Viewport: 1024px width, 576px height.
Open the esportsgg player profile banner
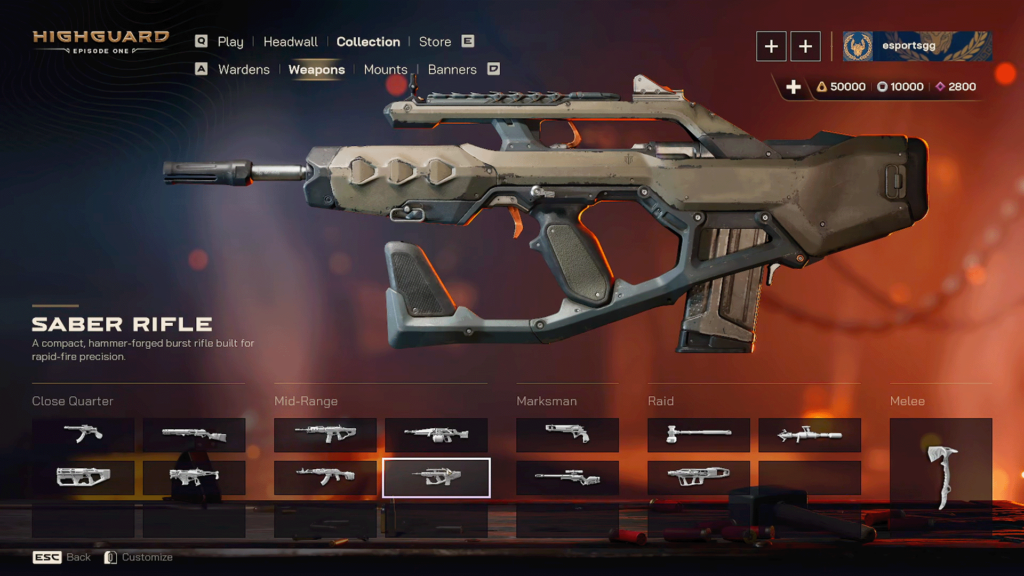click(916, 46)
